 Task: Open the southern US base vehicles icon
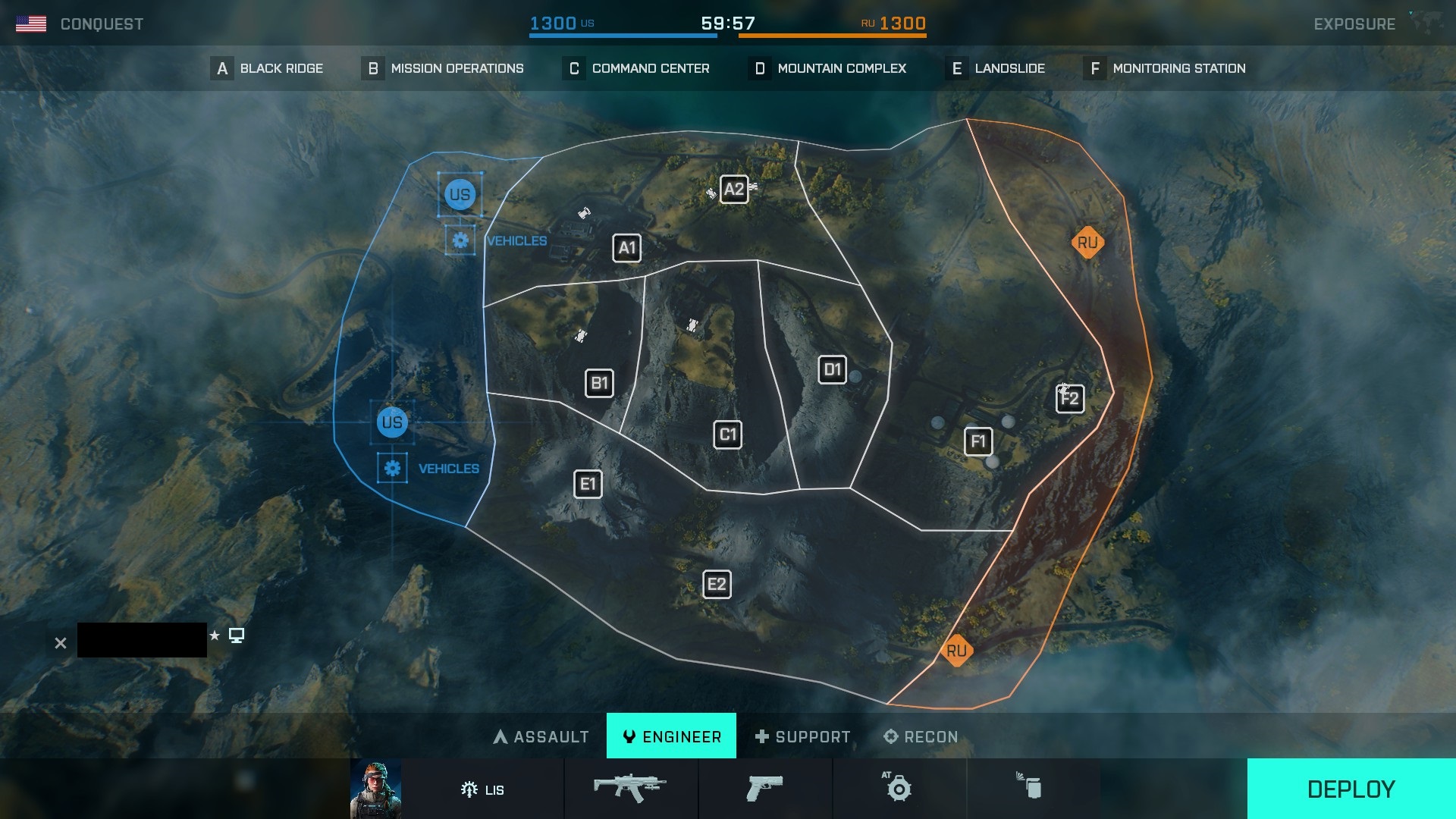point(392,468)
